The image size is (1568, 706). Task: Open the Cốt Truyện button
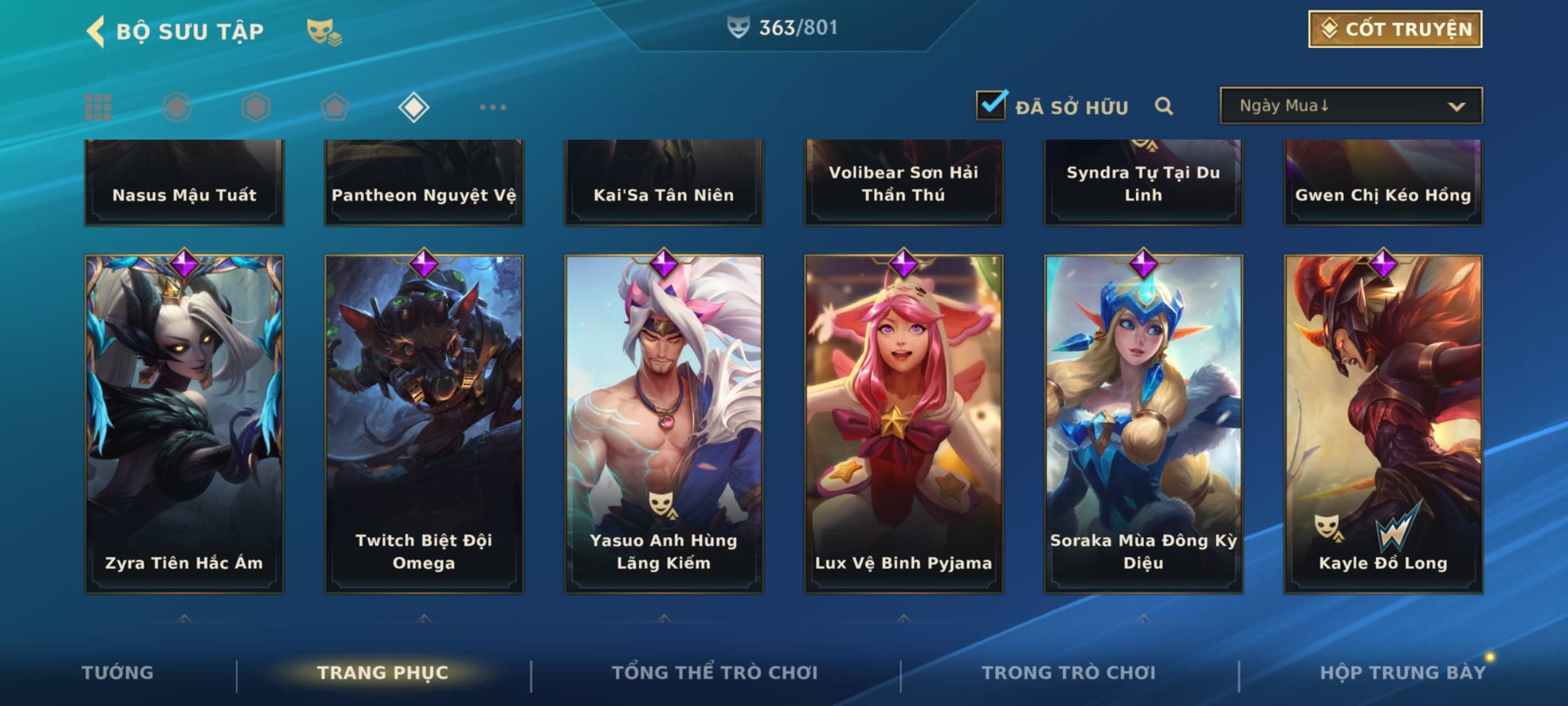pyautogui.click(x=1395, y=29)
